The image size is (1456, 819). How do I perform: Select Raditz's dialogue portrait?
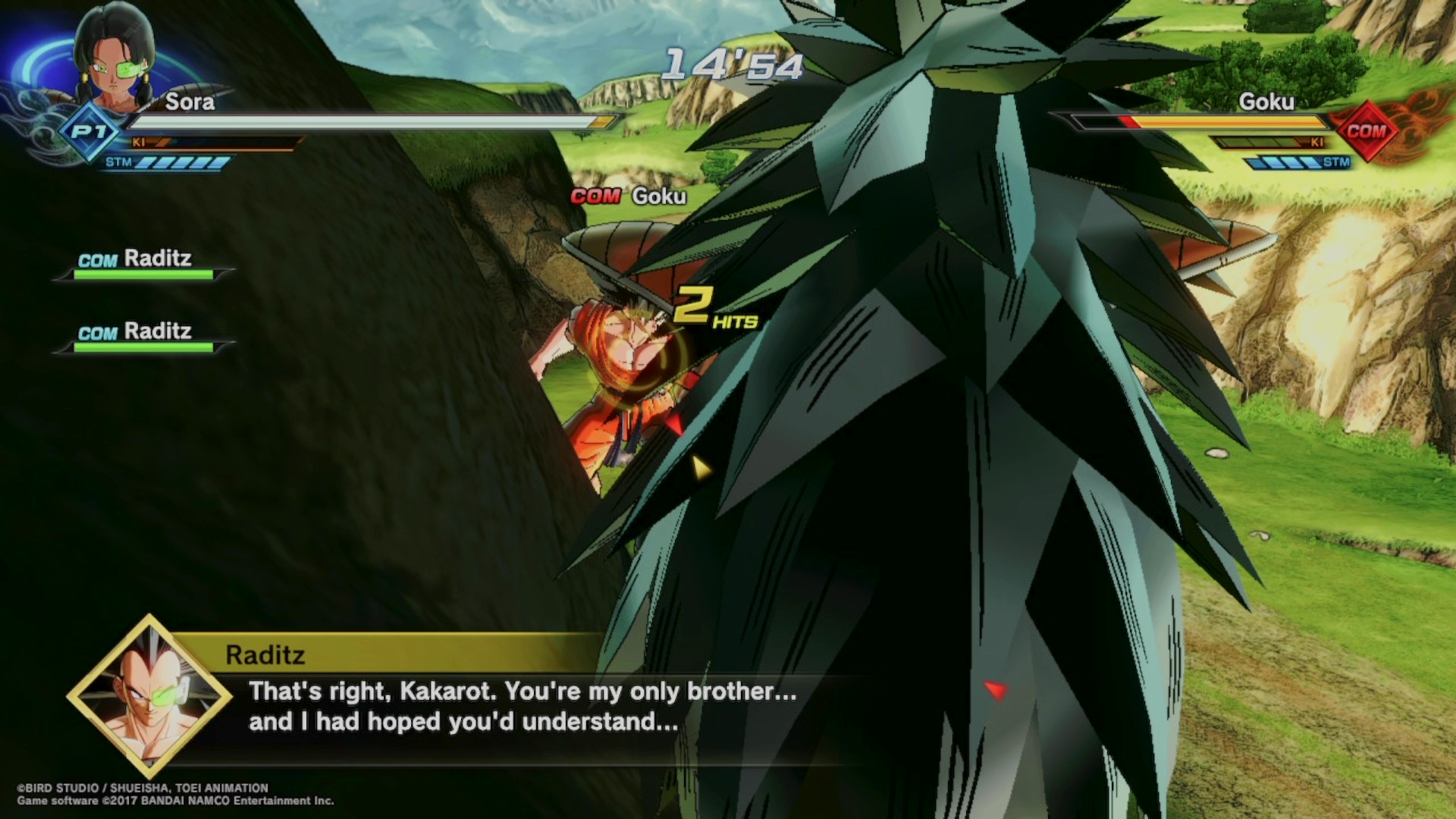(149, 695)
